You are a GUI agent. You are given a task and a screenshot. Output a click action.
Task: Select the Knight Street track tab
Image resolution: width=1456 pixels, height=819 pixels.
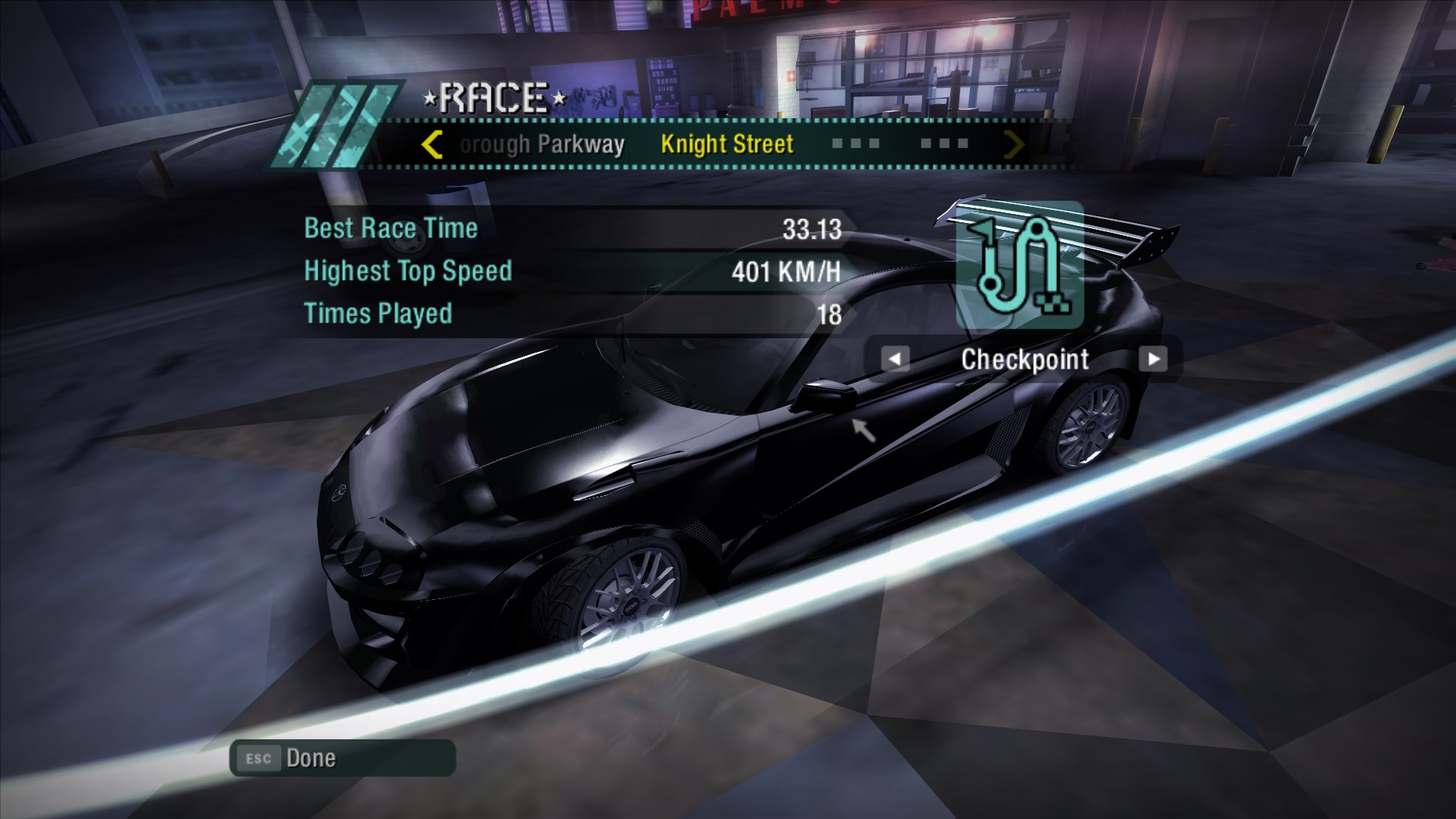tap(726, 144)
